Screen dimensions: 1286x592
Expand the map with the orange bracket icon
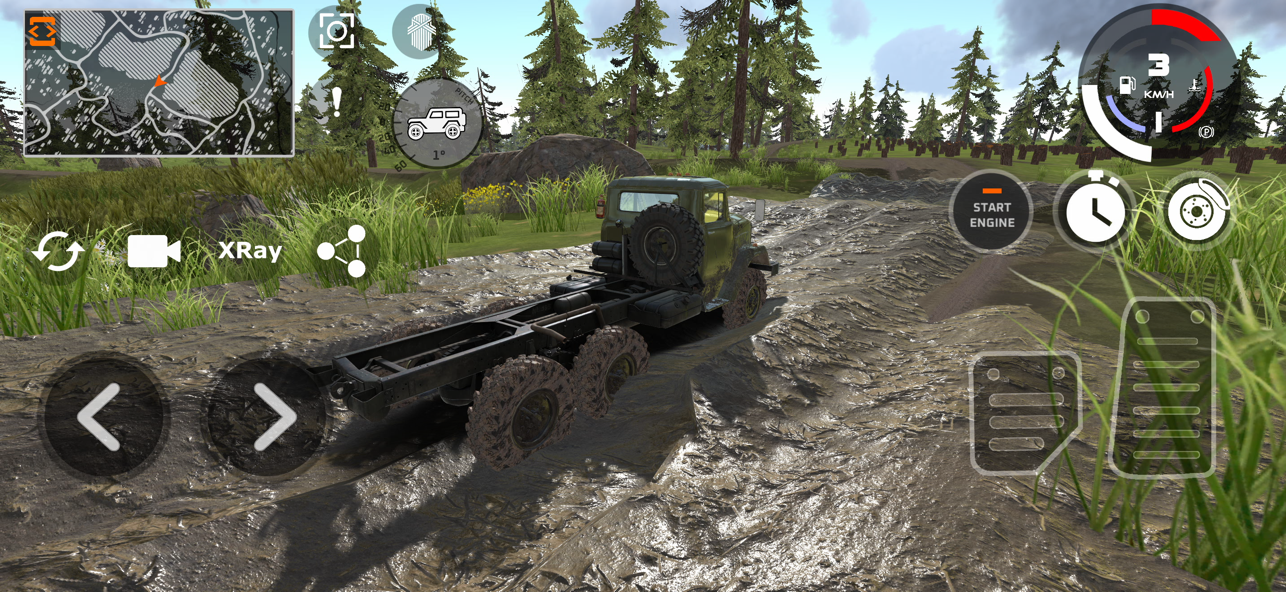click(42, 31)
